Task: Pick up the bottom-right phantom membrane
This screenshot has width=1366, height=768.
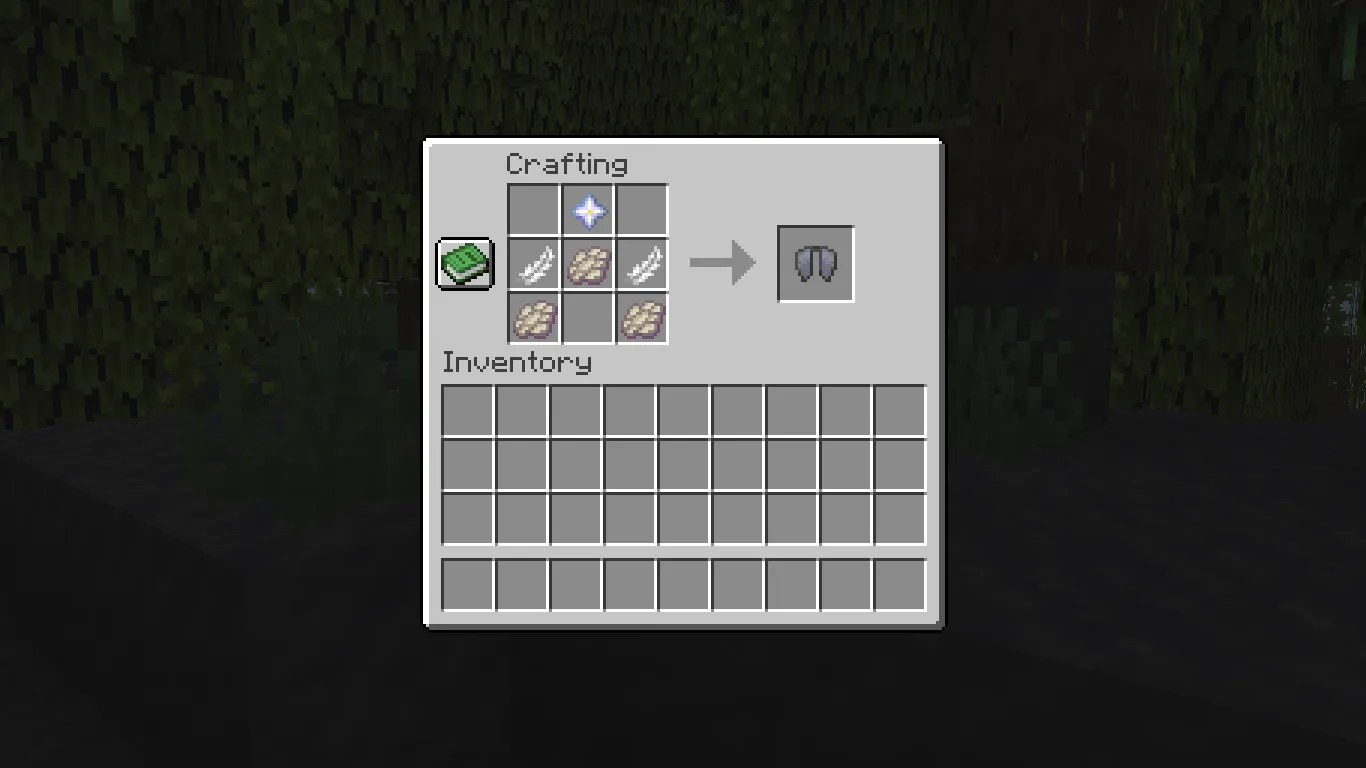Action: (642, 317)
